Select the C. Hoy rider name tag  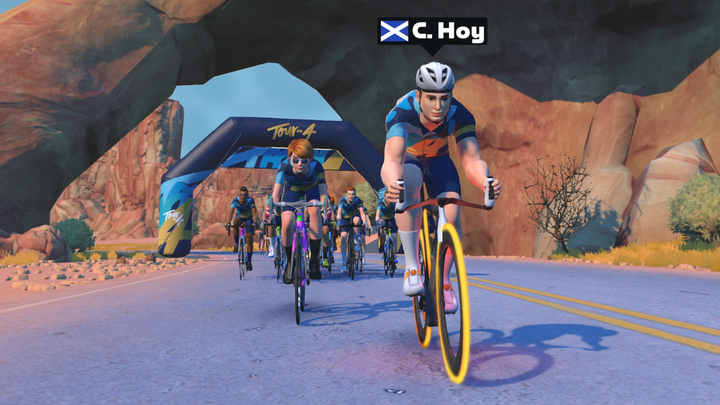click(x=432, y=32)
